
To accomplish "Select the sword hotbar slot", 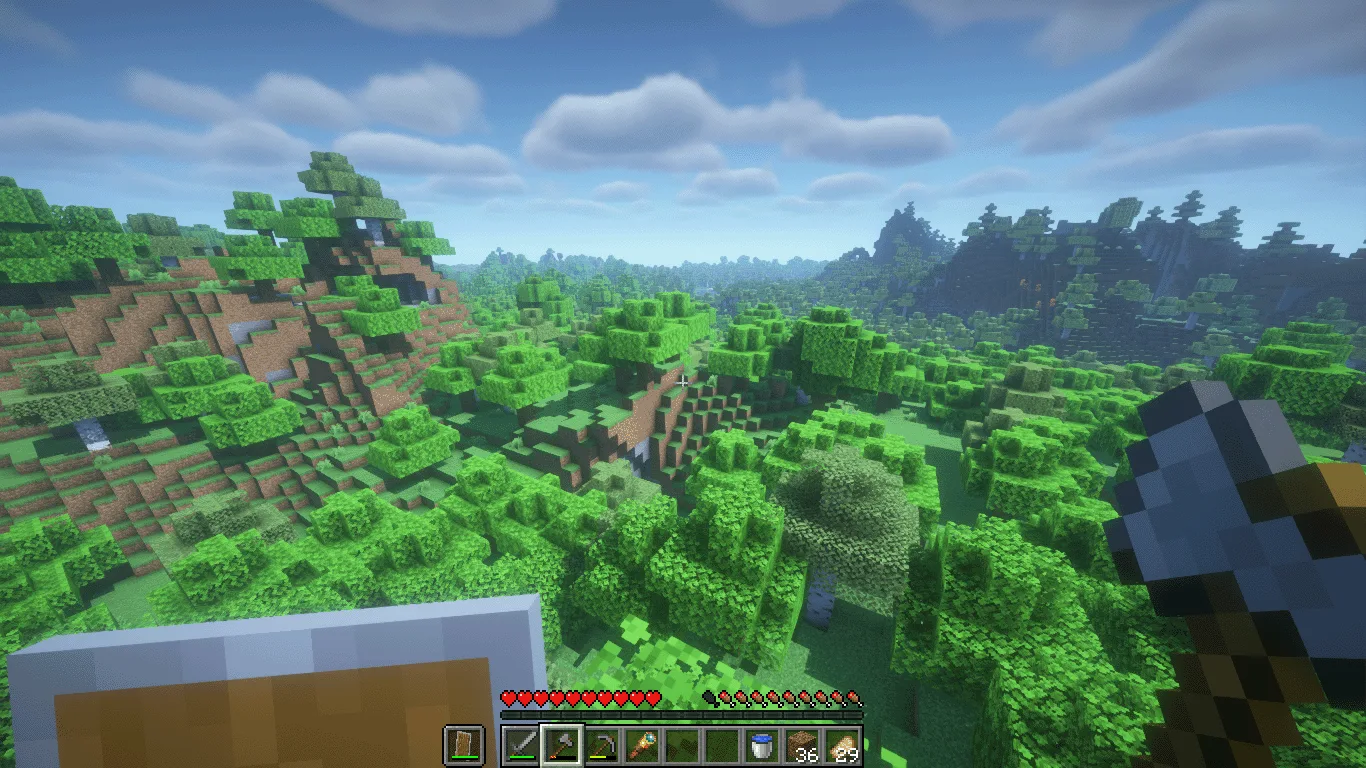I will pyautogui.click(x=521, y=746).
